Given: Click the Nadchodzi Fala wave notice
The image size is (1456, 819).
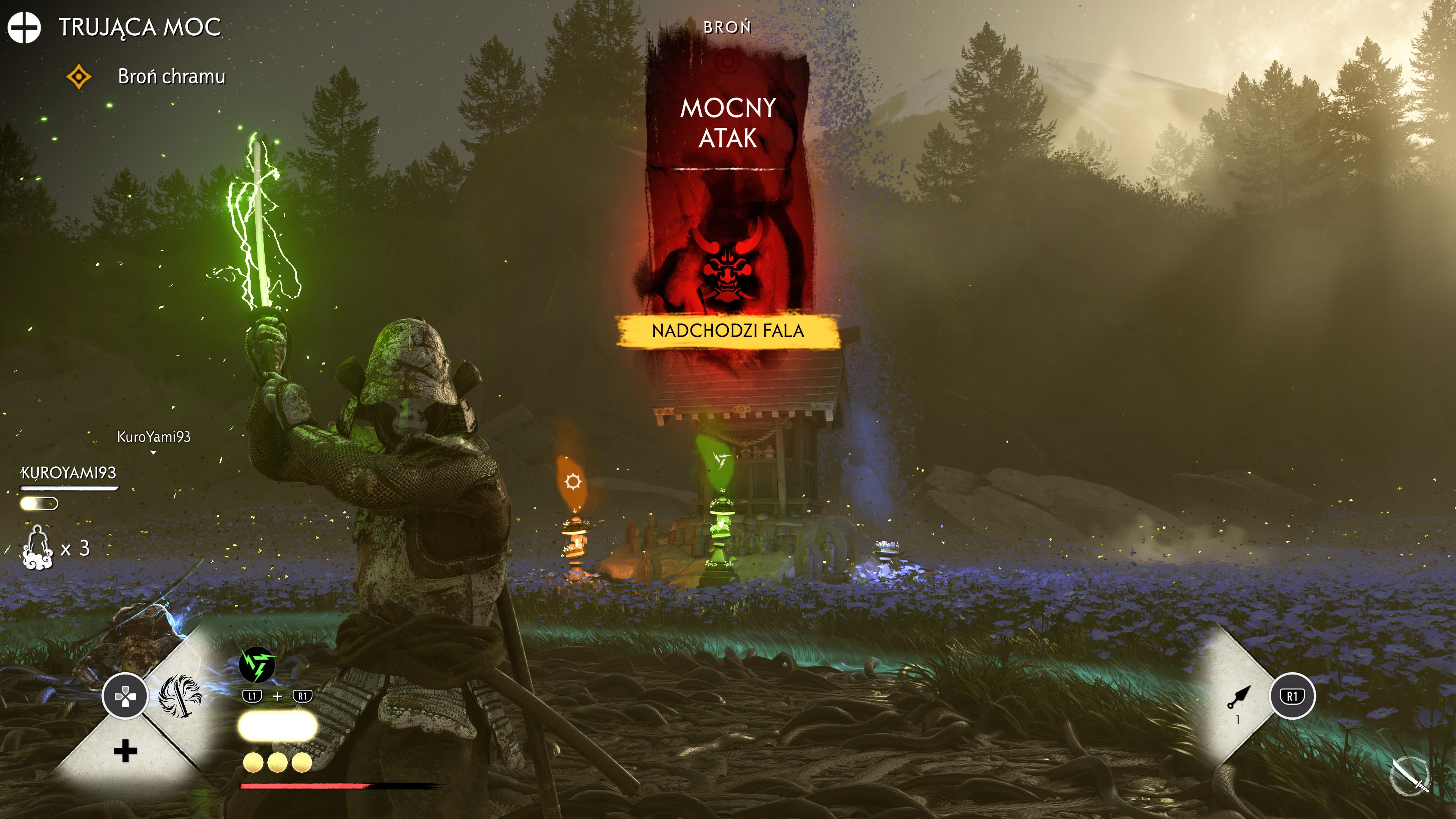Looking at the screenshot, I should [x=728, y=331].
